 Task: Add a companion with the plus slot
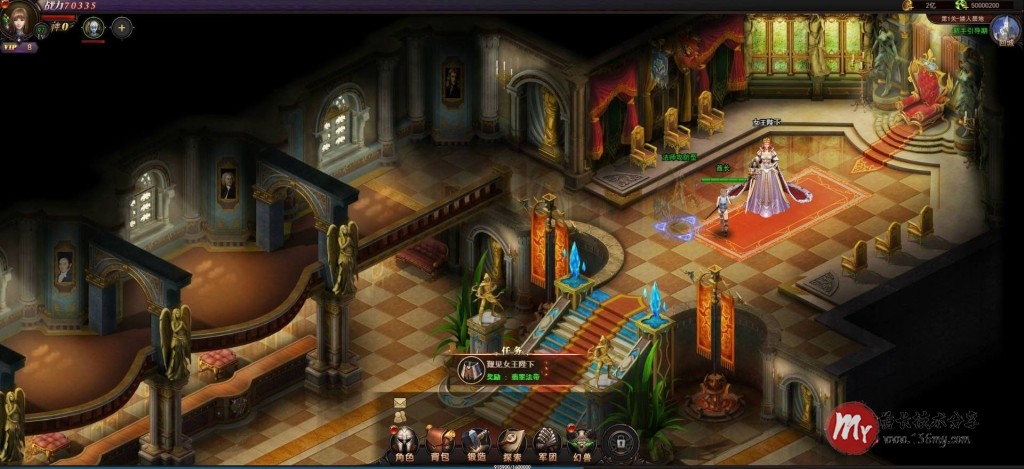tap(122, 28)
